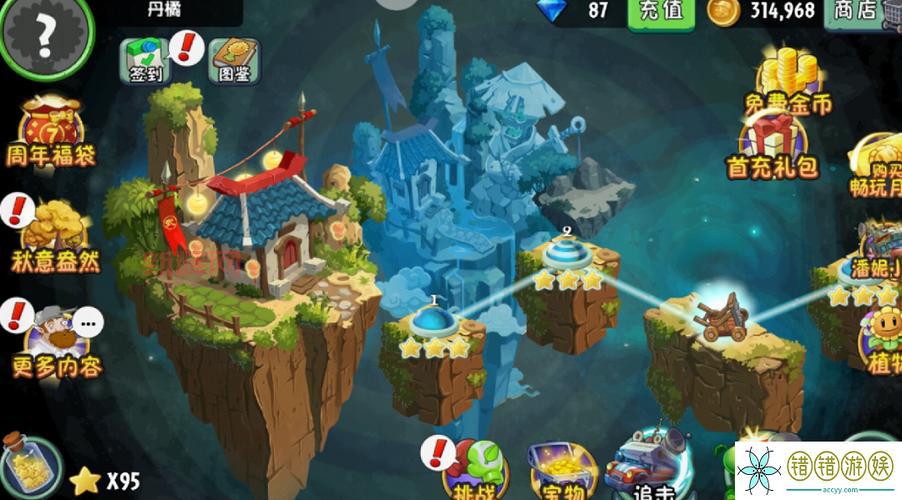902x500 pixels.
Task: Open the 宝物 treasure chest menu
Action: (558, 472)
